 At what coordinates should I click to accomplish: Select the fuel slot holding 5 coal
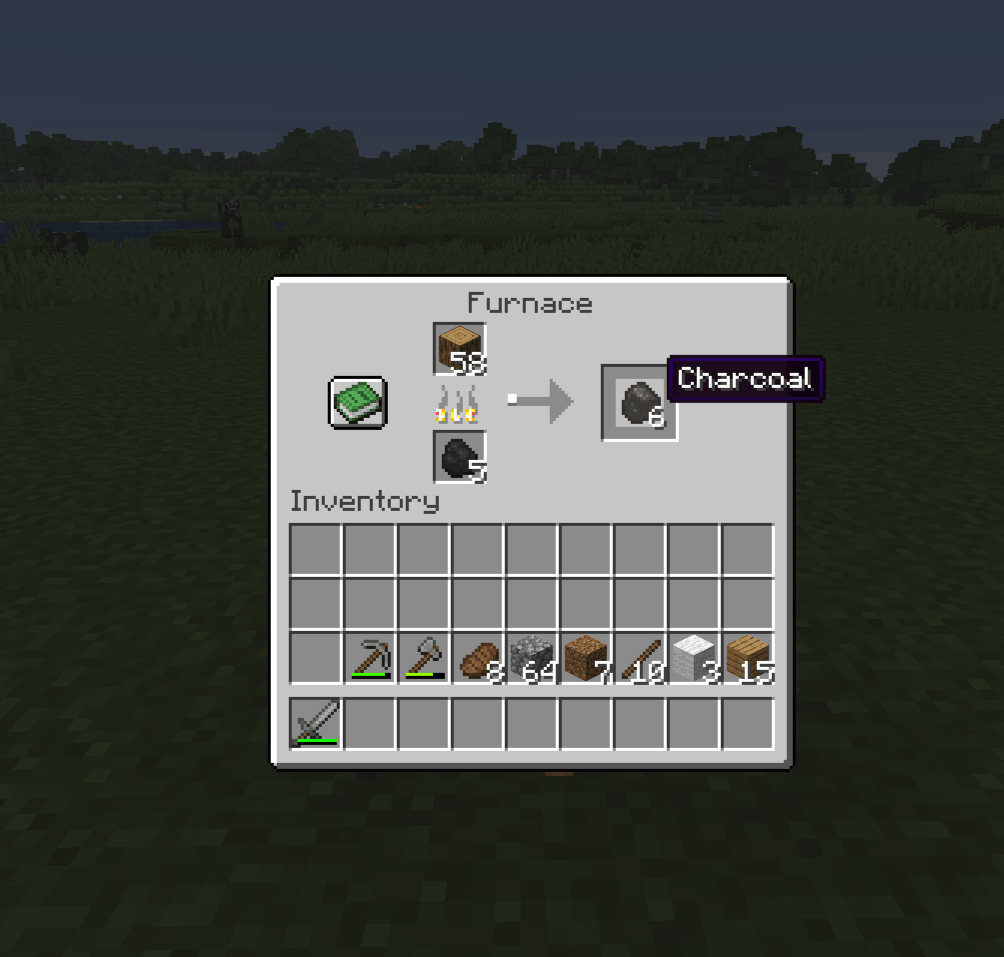(459, 457)
